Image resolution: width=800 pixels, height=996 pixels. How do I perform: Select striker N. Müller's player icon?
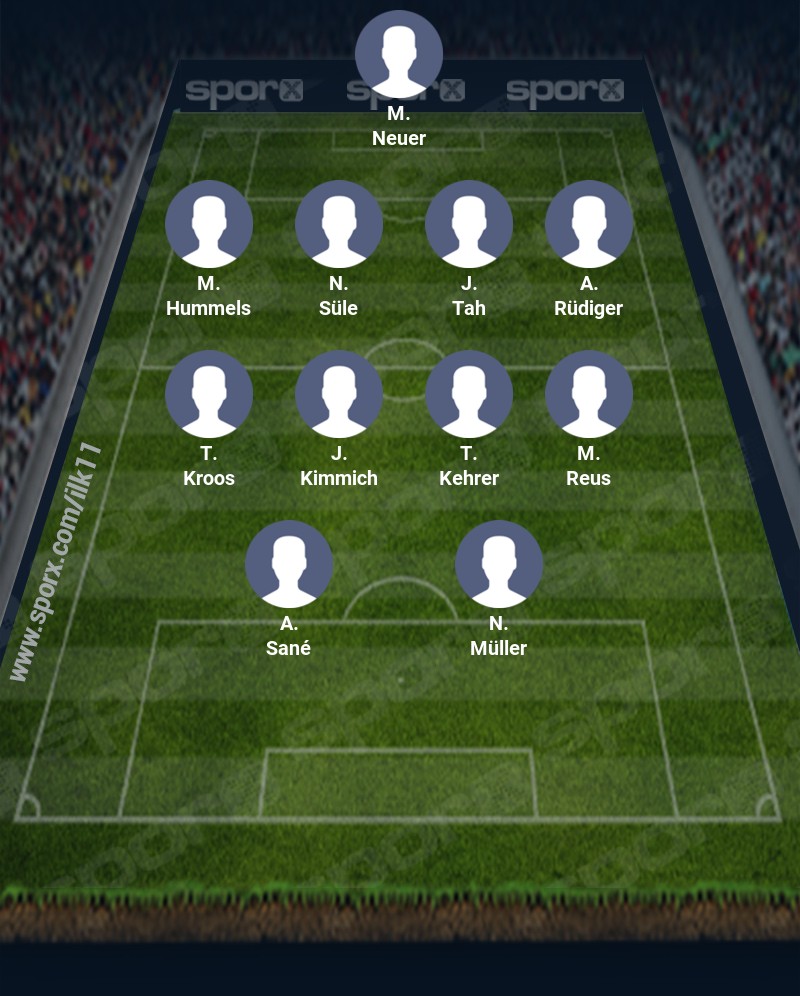click(499, 564)
